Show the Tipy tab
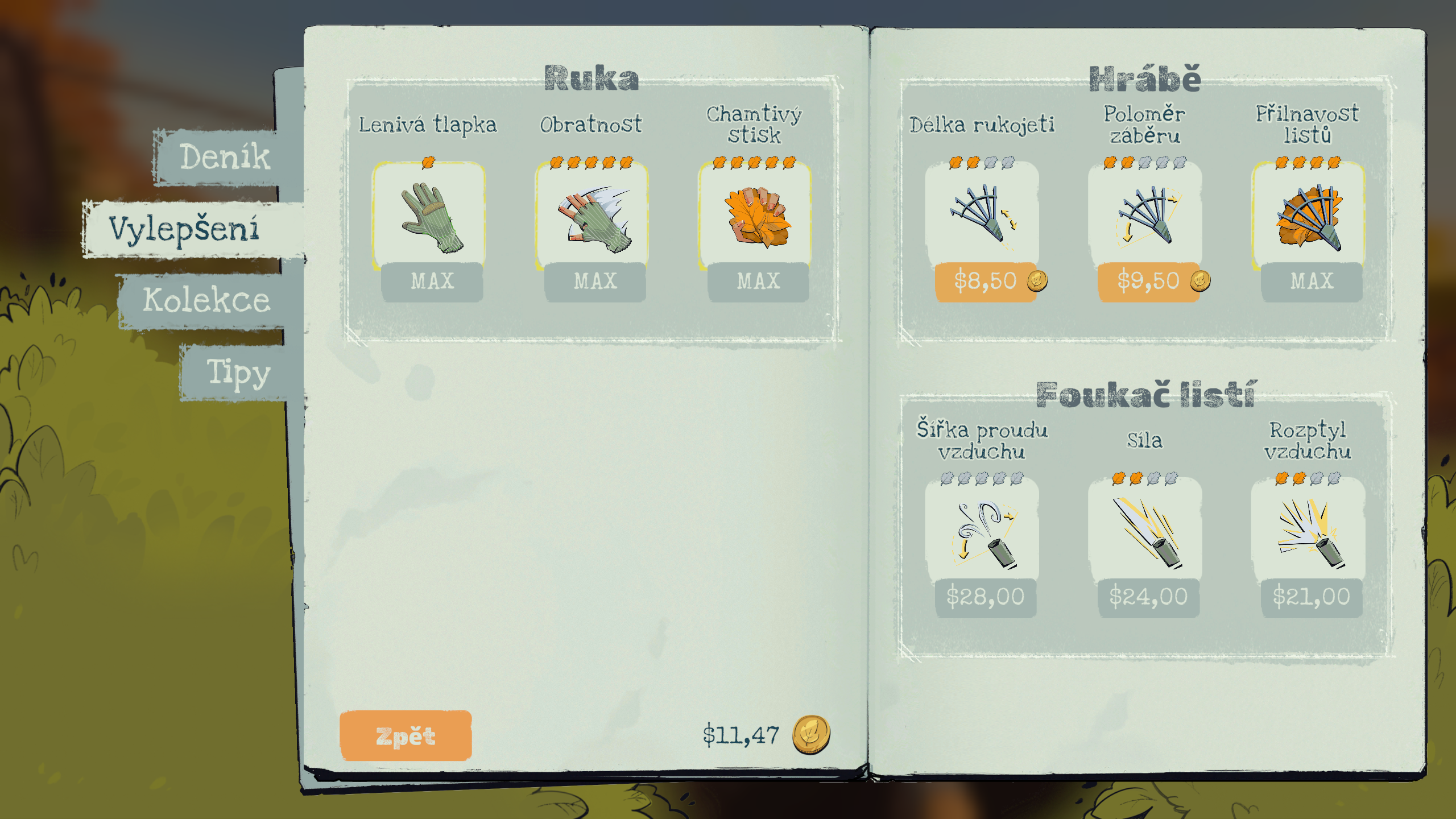Screen dimensions: 1456x819 238,373
